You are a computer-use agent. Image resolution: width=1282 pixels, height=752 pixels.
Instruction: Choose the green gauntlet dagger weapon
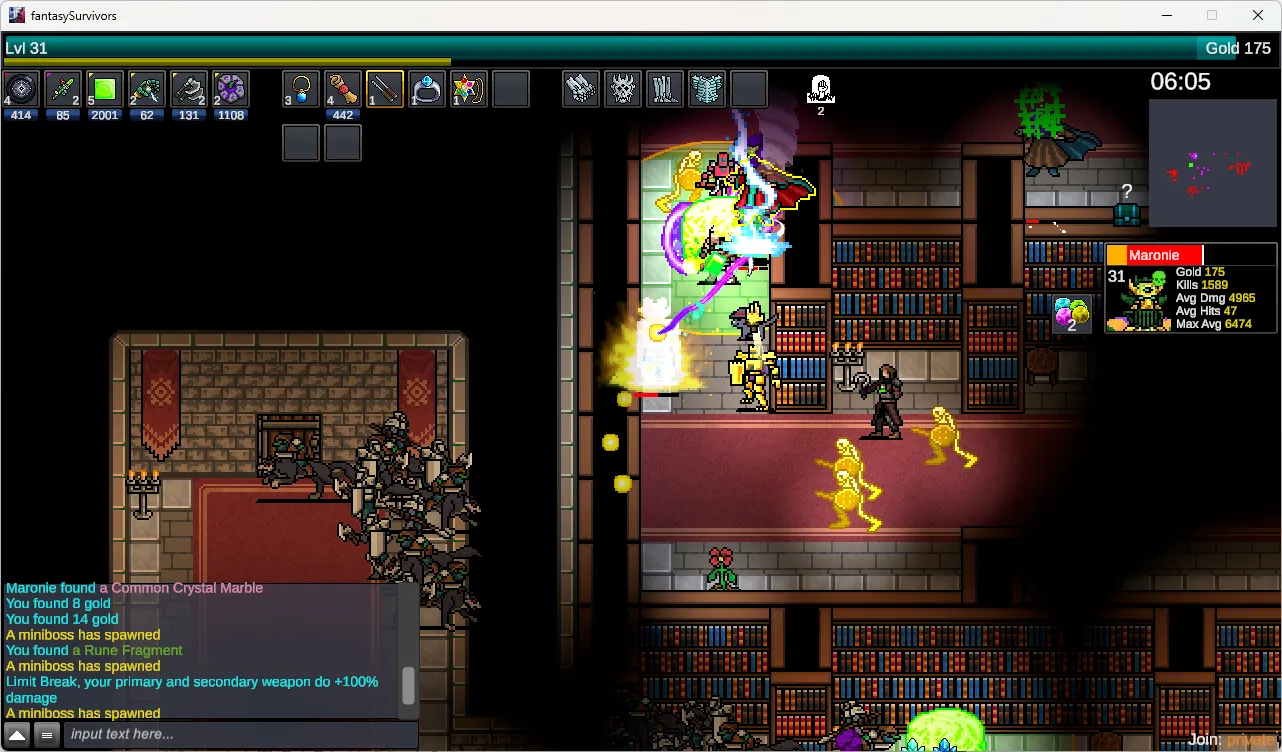[147, 90]
